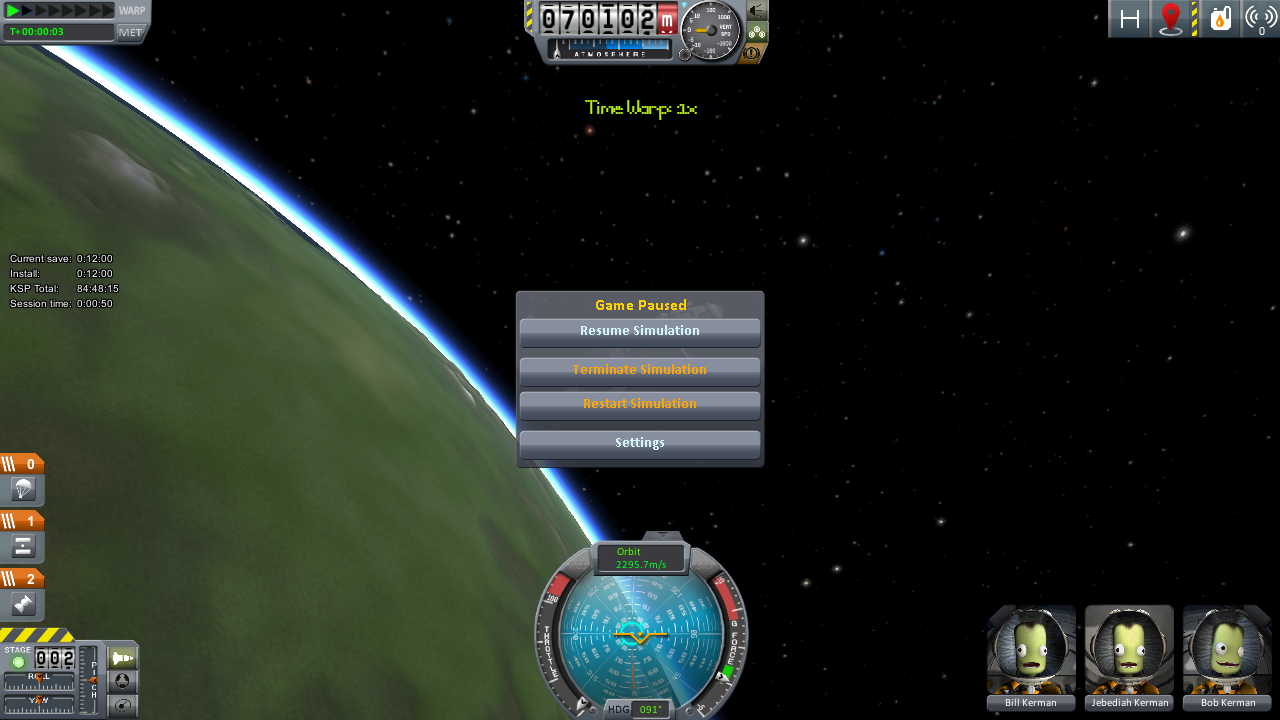Viewport: 1280px width, 720px height.
Task: Click the H toolbar button
Action: tap(1130, 19)
